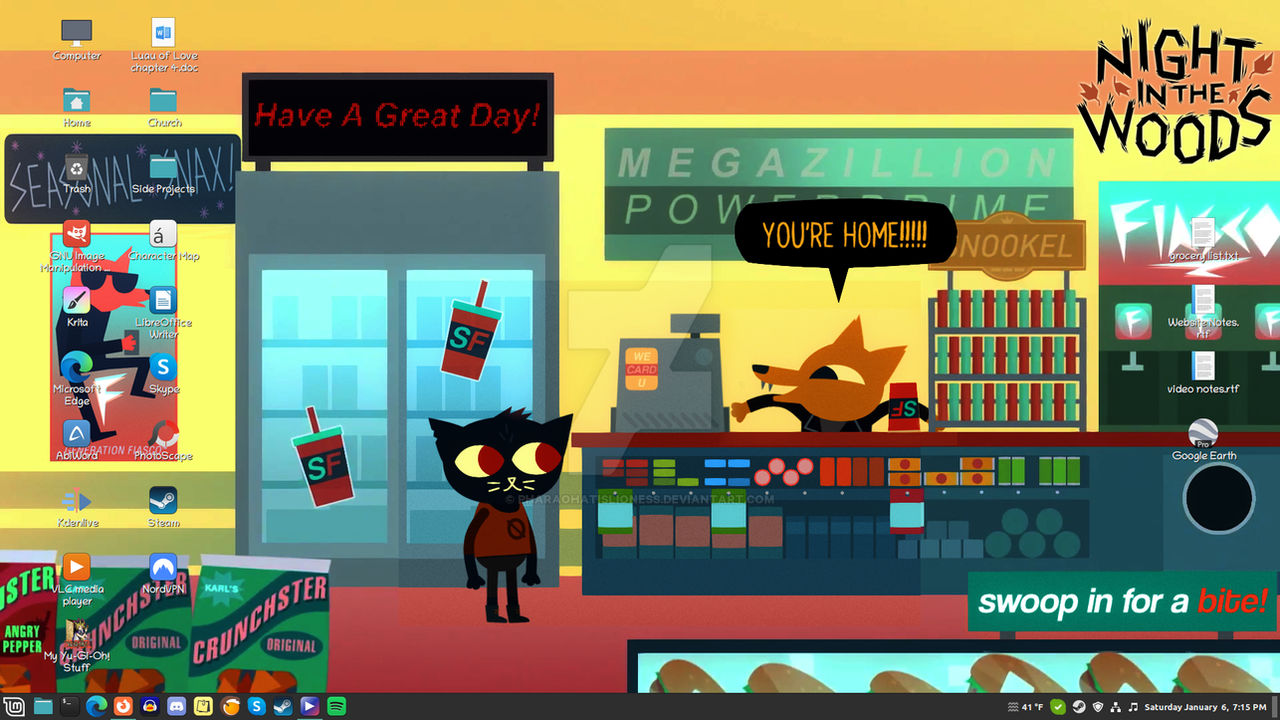Open Microsoft Edge in the taskbar
1280x720 pixels.
click(x=98, y=705)
